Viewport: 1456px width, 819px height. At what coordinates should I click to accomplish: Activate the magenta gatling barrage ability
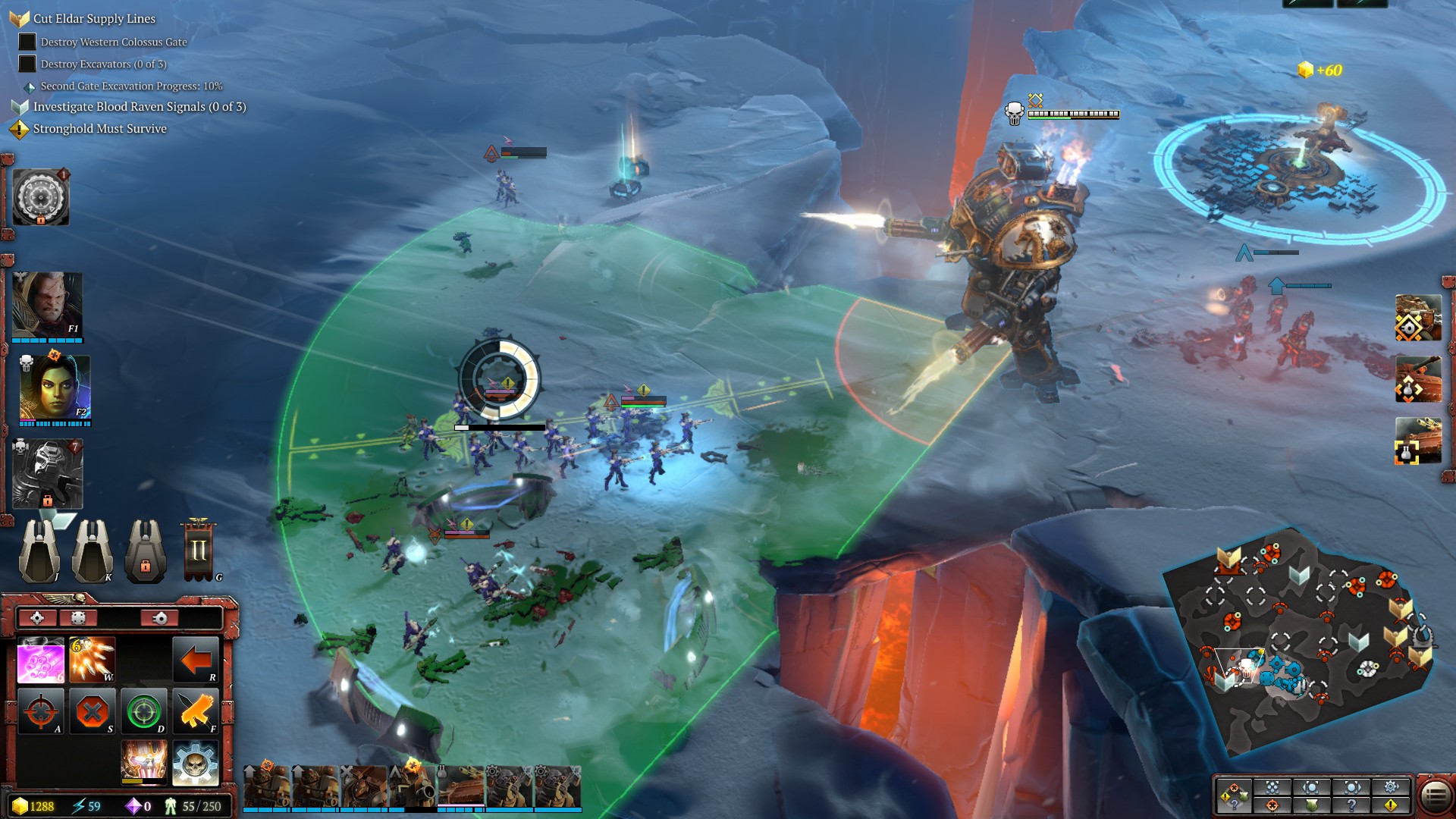[41, 660]
